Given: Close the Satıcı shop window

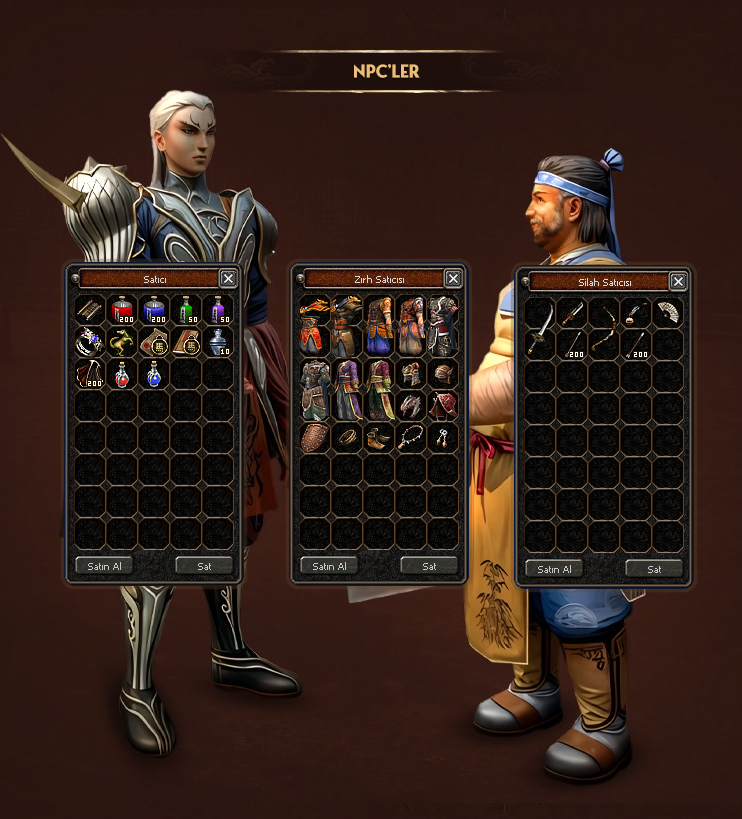Looking at the screenshot, I should 228,279.
